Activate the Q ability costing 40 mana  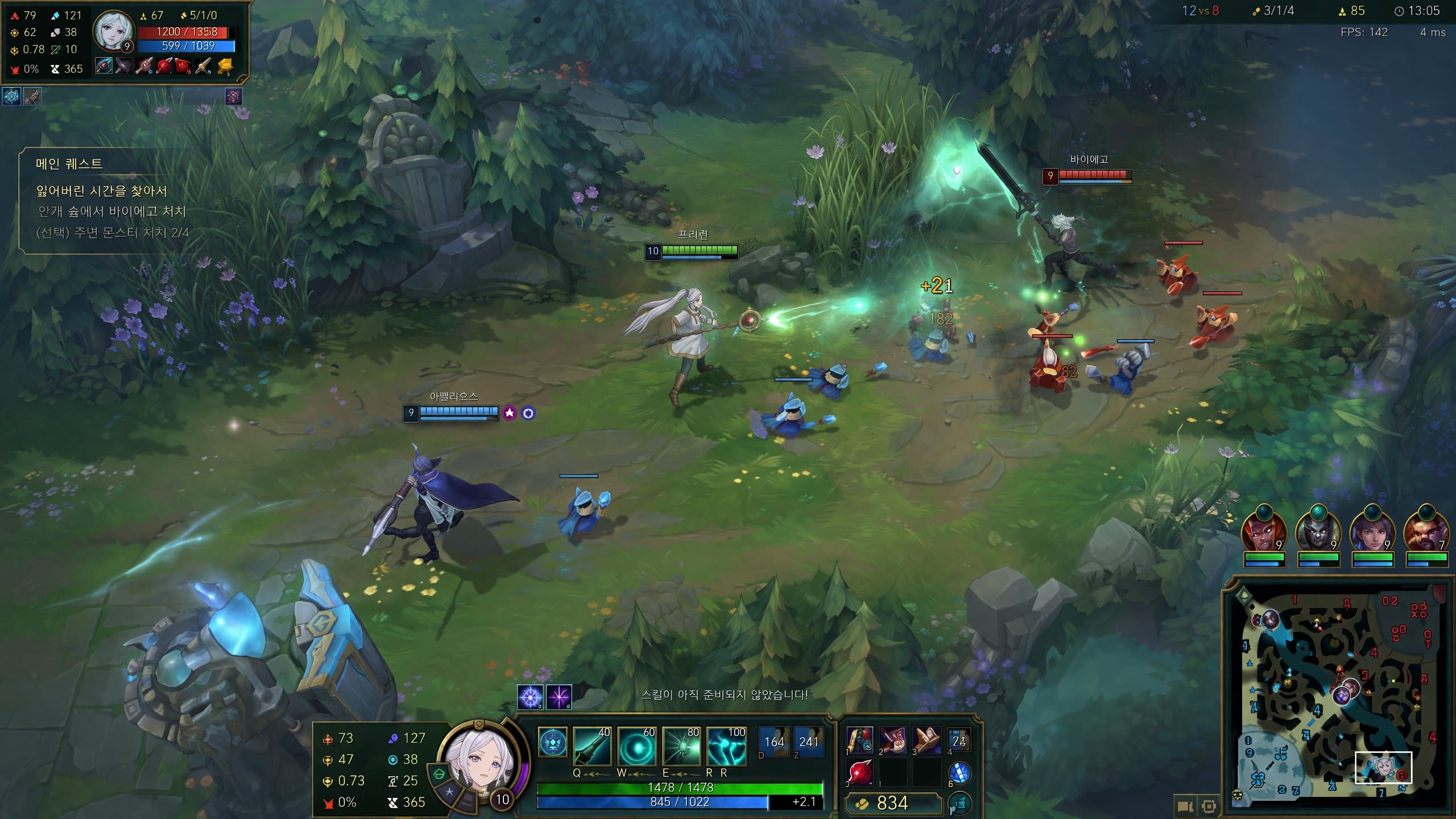click(x=592, y=747)
